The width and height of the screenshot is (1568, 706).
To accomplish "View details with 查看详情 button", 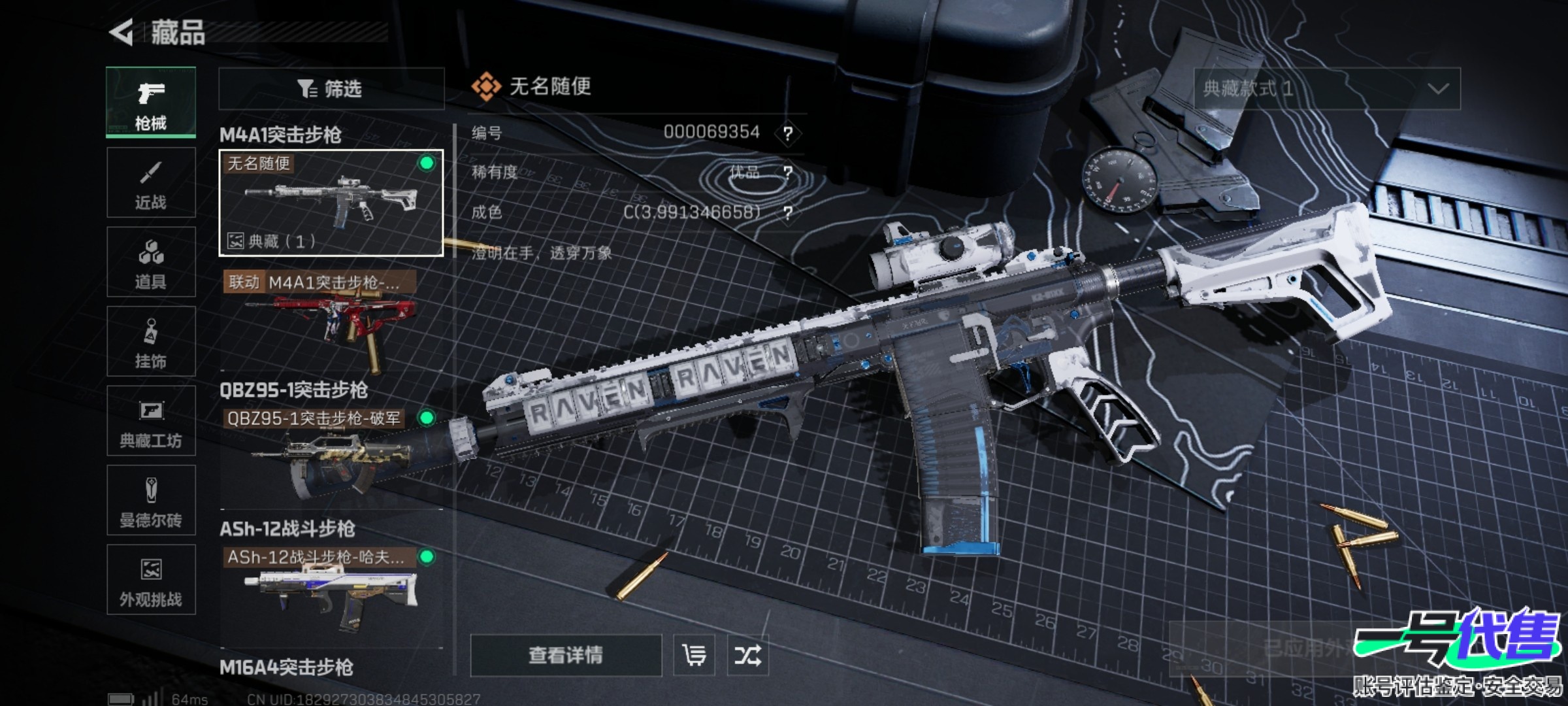I will point(566,655).
